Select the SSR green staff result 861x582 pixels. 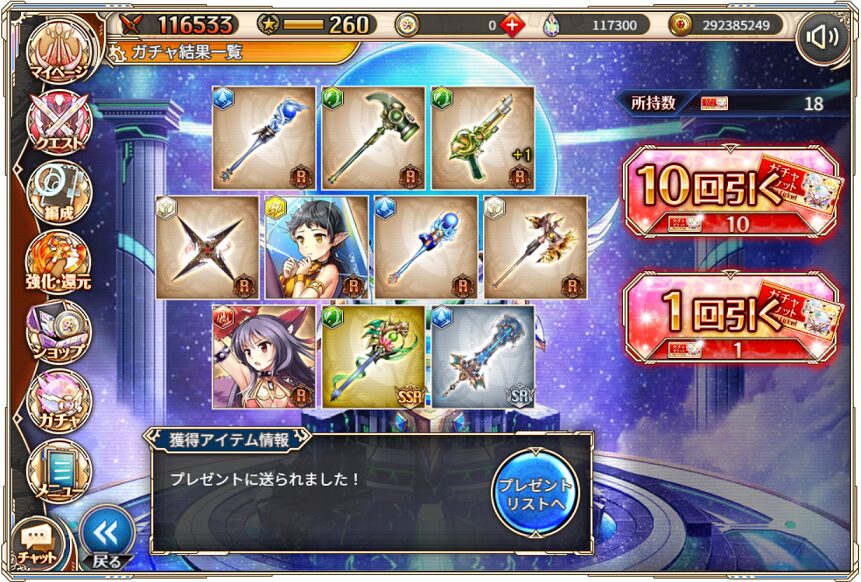coord(373,356)
